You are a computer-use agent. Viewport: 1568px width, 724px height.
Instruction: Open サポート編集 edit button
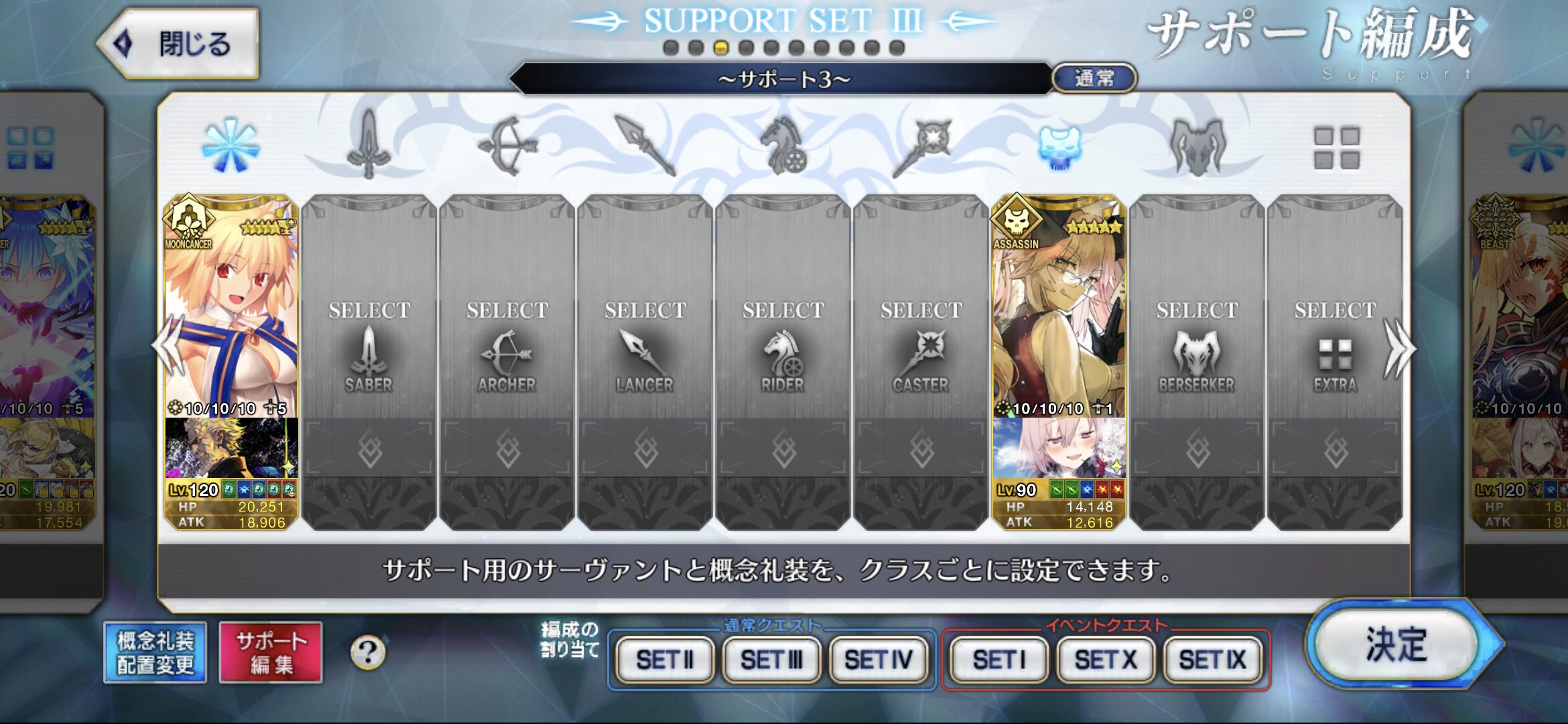[x=271, y=652]
